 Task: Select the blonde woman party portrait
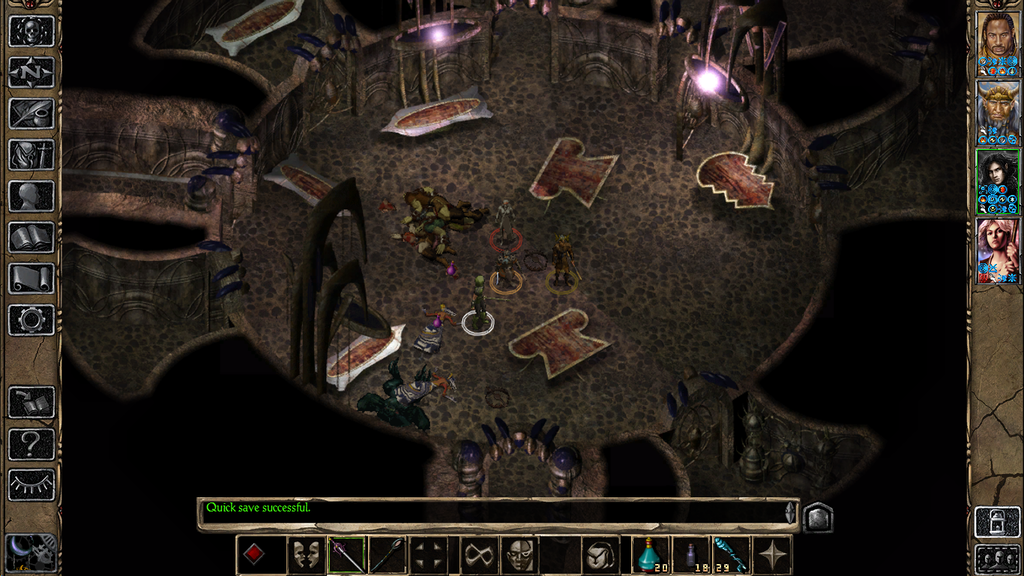pyautogui.click(x=997, y=249)
